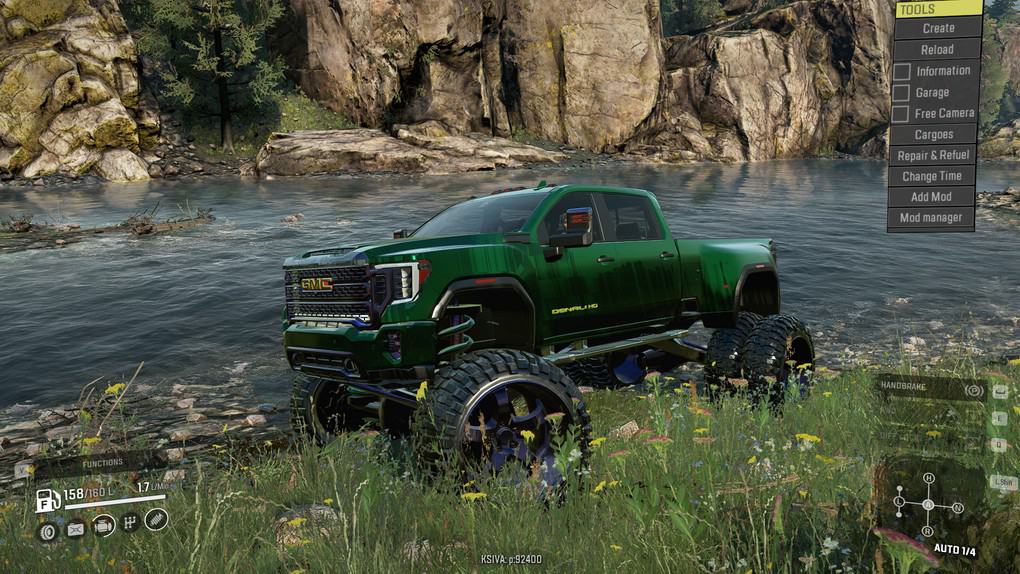Open the Mod manager
Image resolution: width=1020 pixels, height=574 pixels.
tap(930, 218)
